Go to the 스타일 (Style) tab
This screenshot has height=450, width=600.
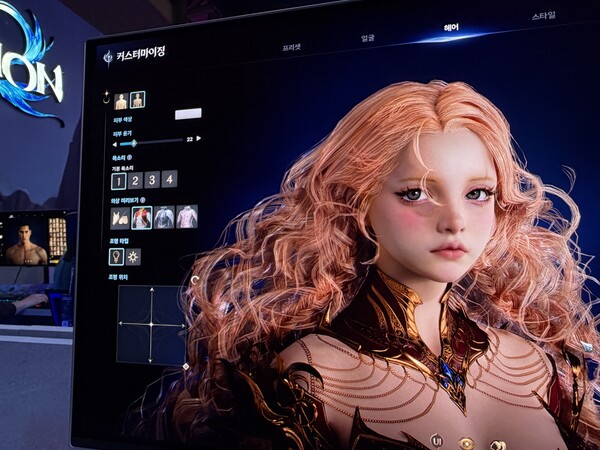(544, 17)
